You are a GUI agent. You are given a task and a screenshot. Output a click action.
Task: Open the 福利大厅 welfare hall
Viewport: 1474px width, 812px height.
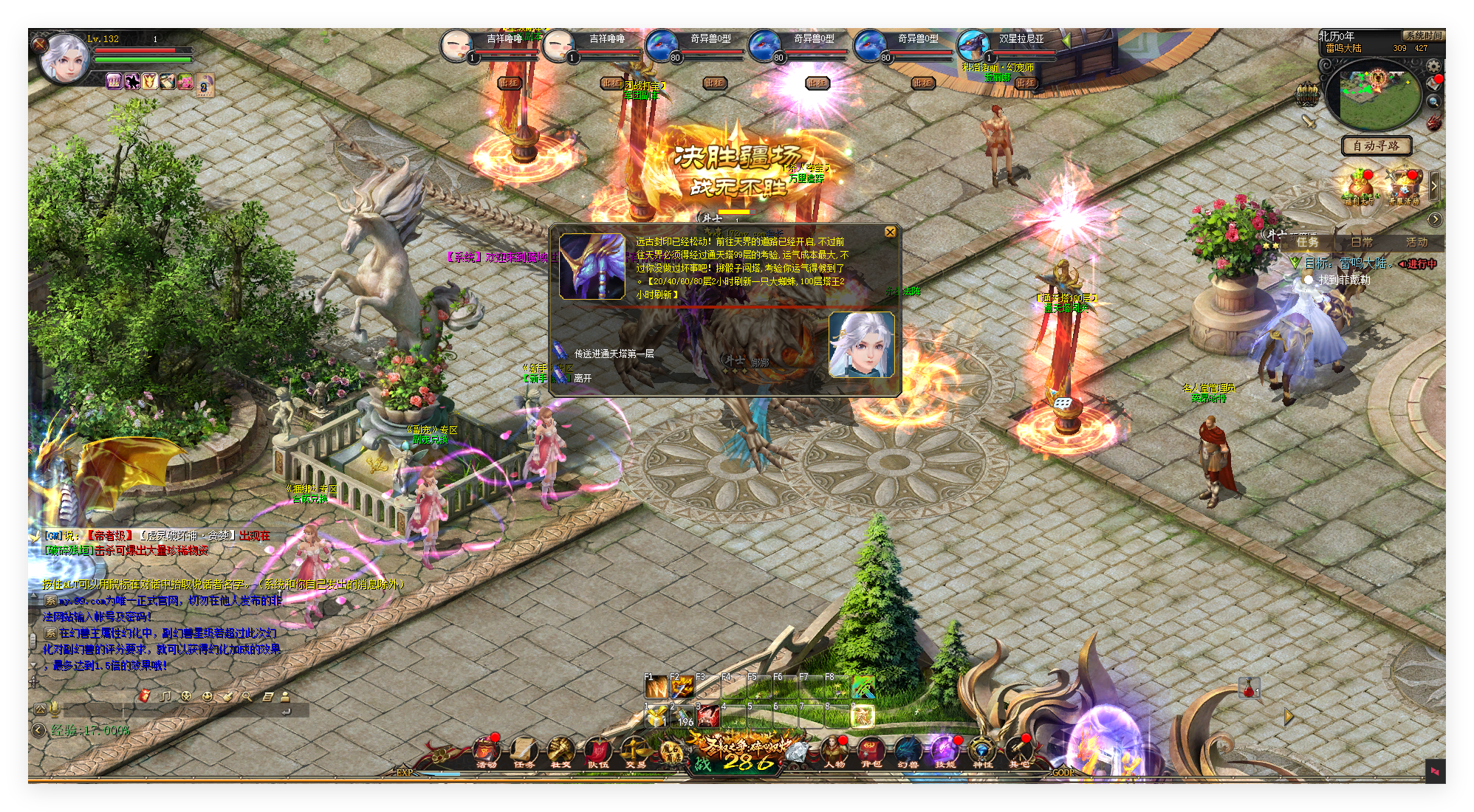coord(1359,186)
